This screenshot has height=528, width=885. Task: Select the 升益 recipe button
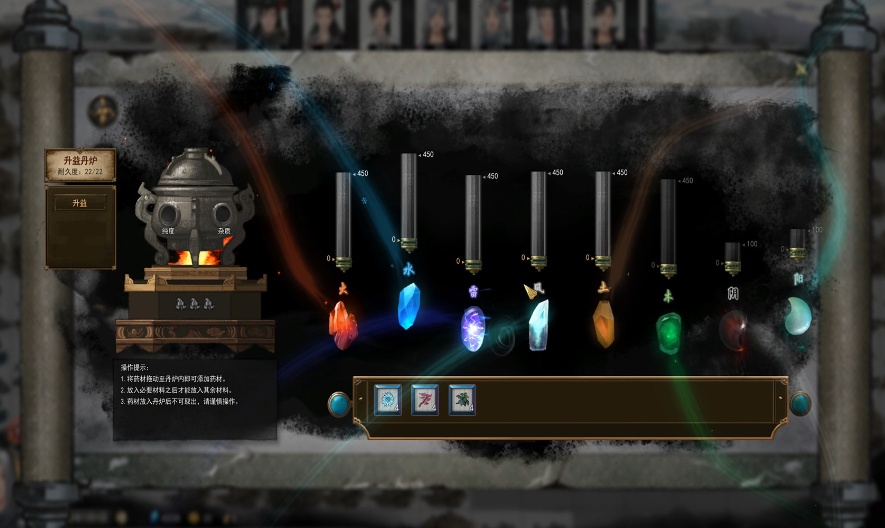79,203
